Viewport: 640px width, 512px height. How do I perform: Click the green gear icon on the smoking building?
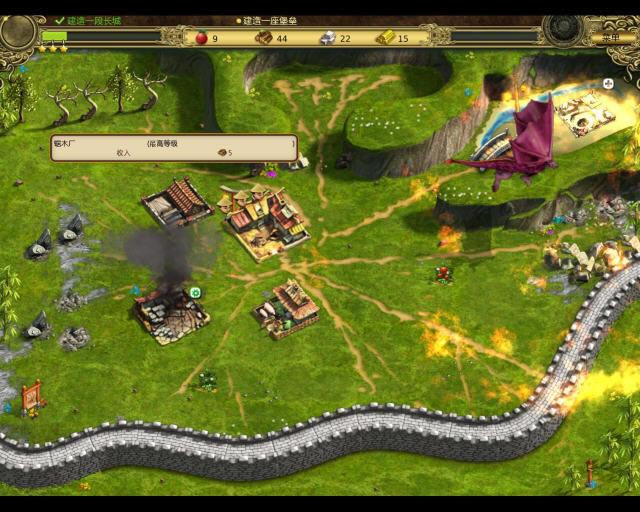pos(196,292)
